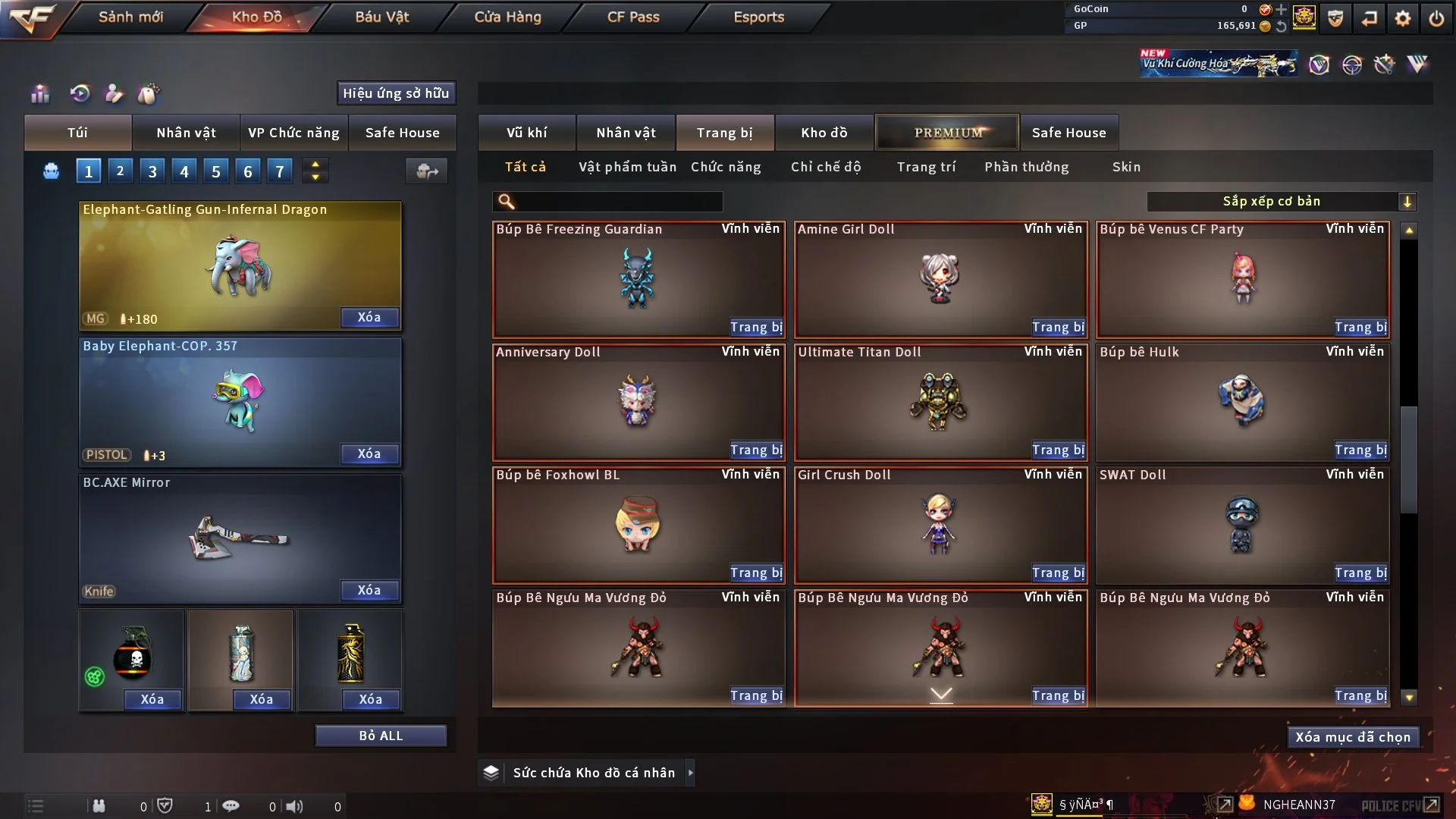Switch to bag number 3
This screenshot has height=819, width=1456.
[152, 171]
